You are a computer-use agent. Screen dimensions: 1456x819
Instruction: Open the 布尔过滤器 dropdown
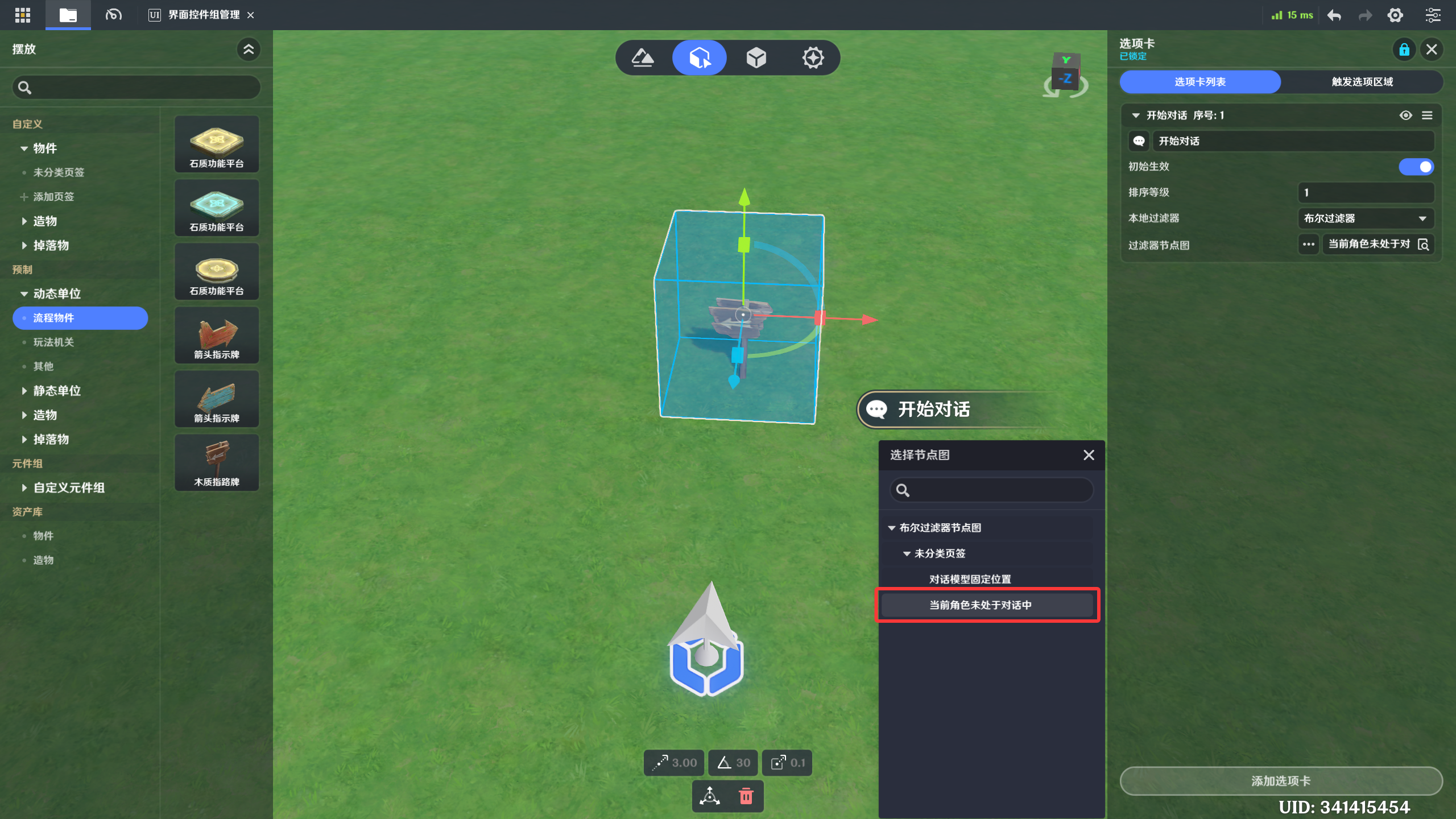[x=1365, y=218]
